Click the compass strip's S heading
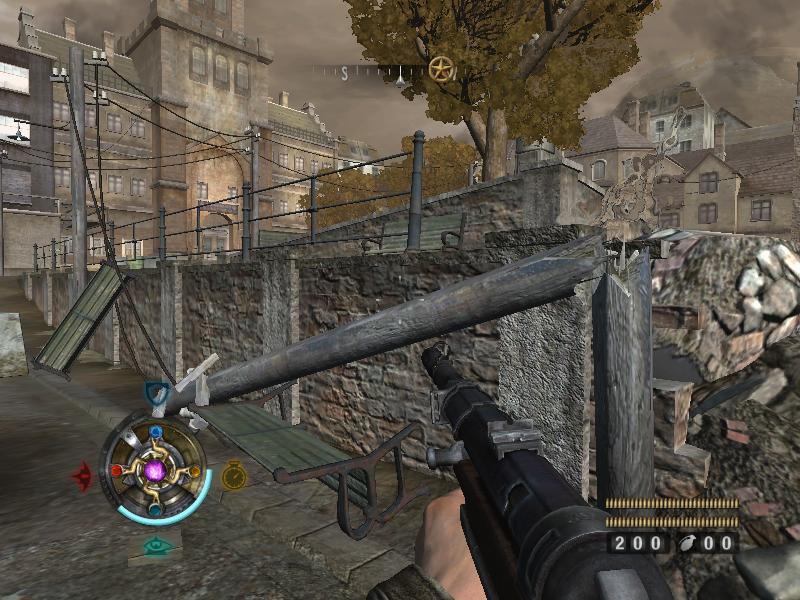This screenshot has height=600, width=800. [x=345, y=73]
